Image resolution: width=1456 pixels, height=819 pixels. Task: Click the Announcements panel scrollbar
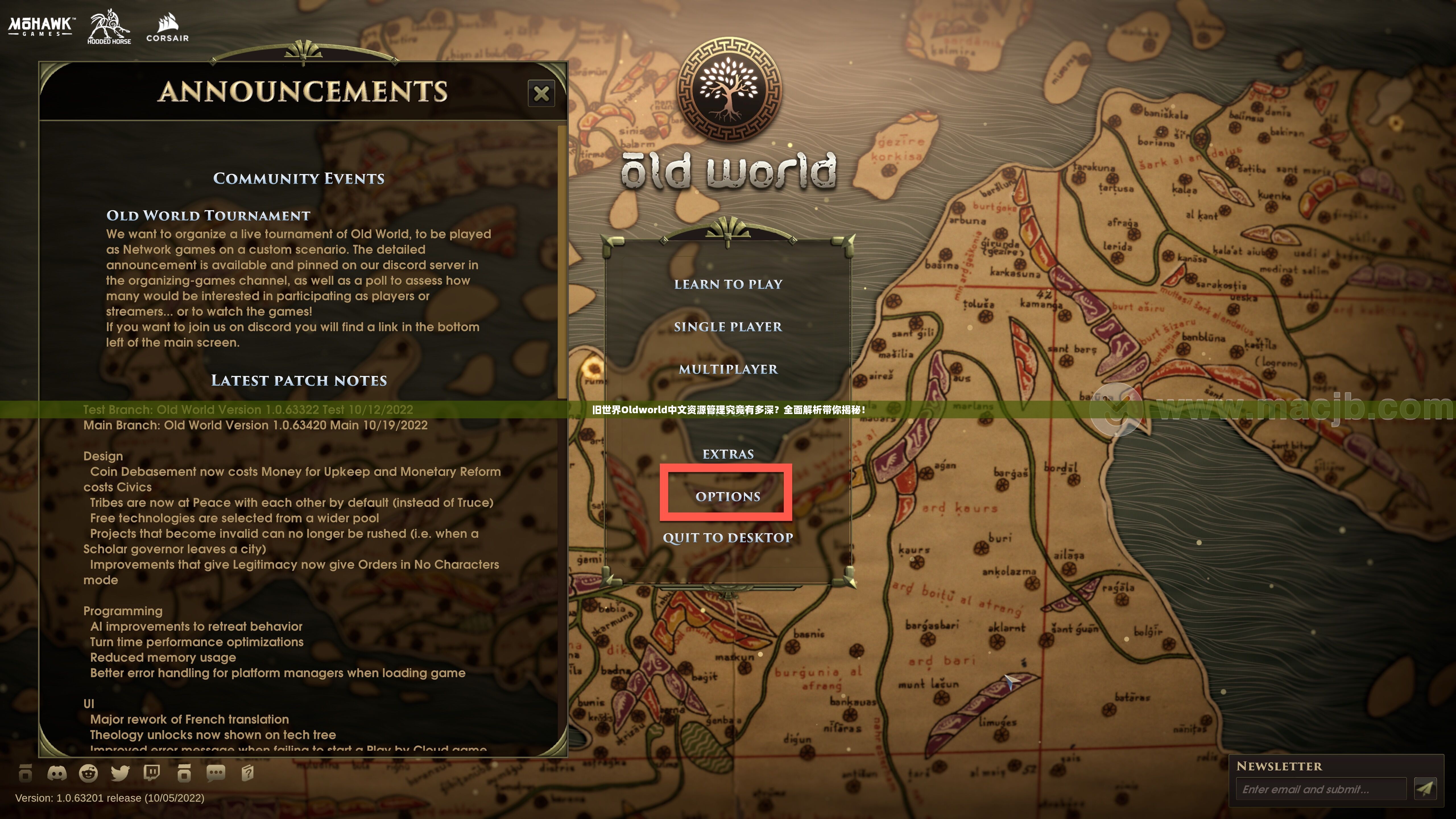[561, 260]
